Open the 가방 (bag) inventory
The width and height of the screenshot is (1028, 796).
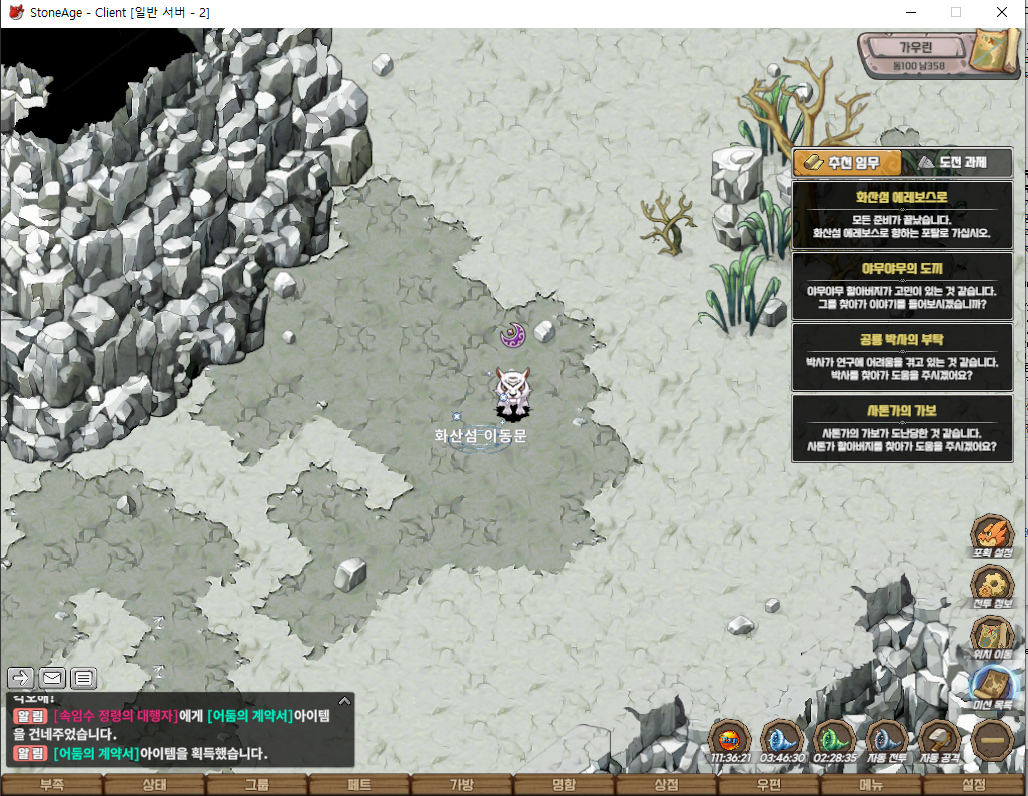[462, 785]
